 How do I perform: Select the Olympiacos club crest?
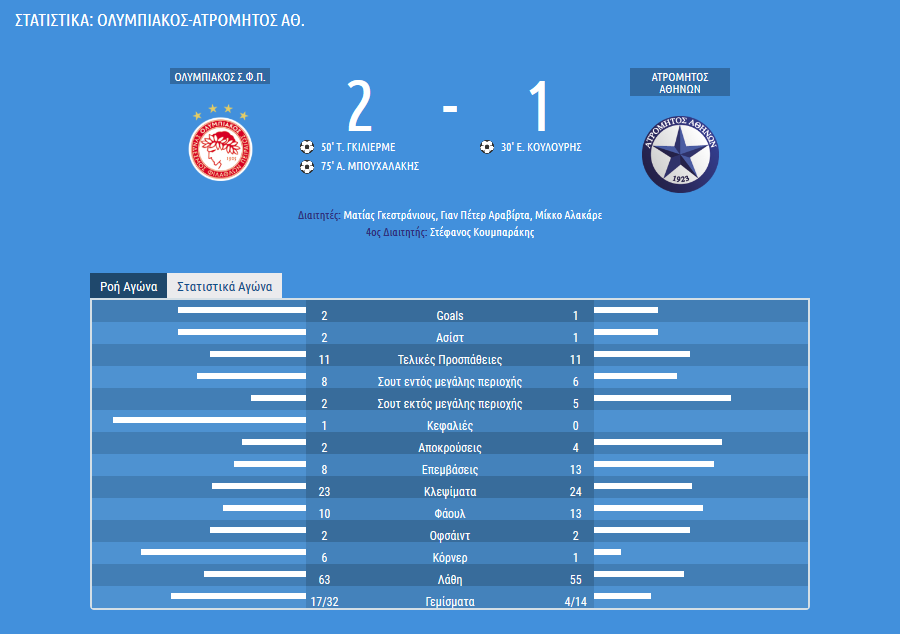[x=220, y=146]
